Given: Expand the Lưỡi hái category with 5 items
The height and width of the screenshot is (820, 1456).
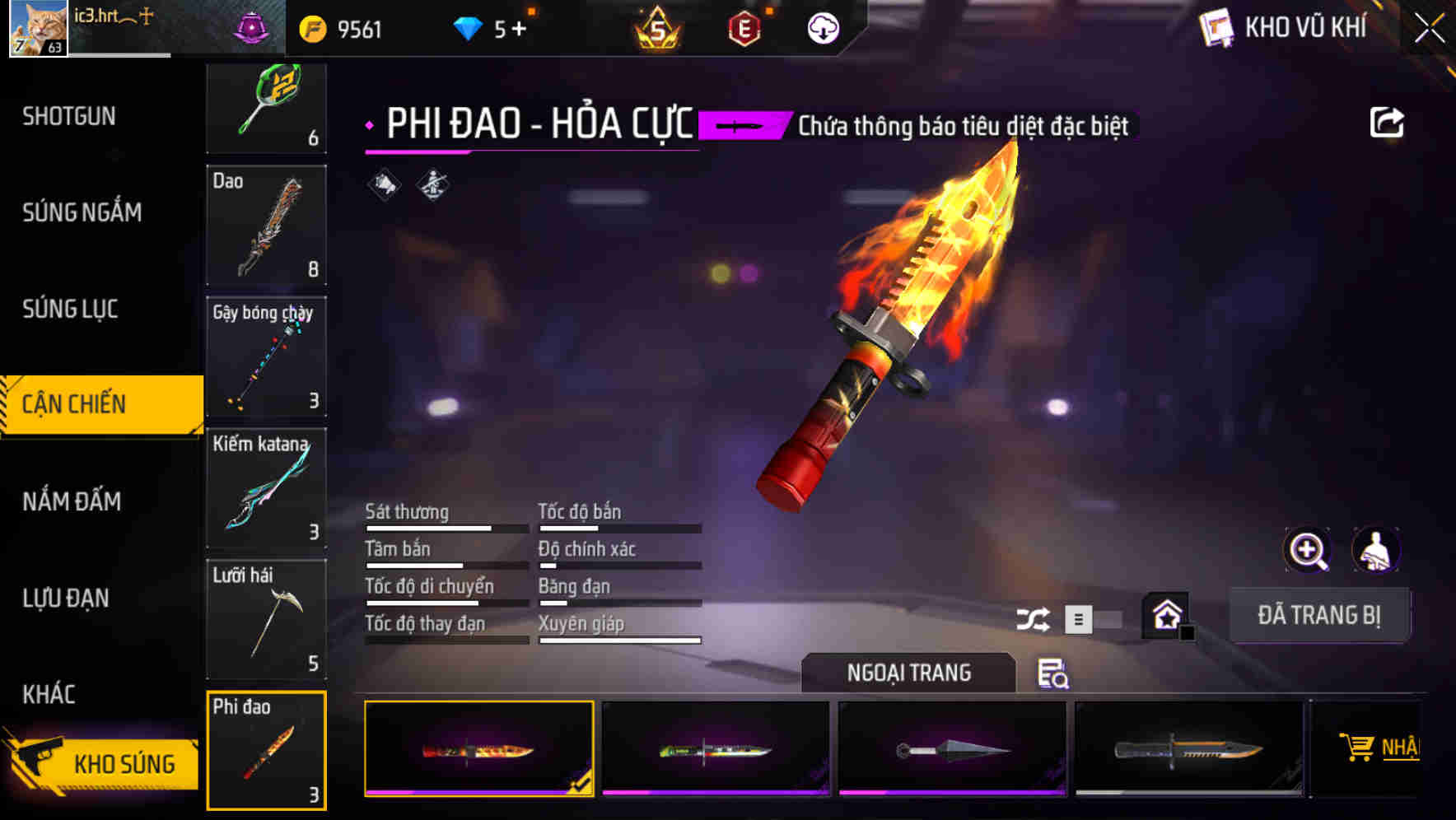Looking at the screenshot, I should 266,620.
